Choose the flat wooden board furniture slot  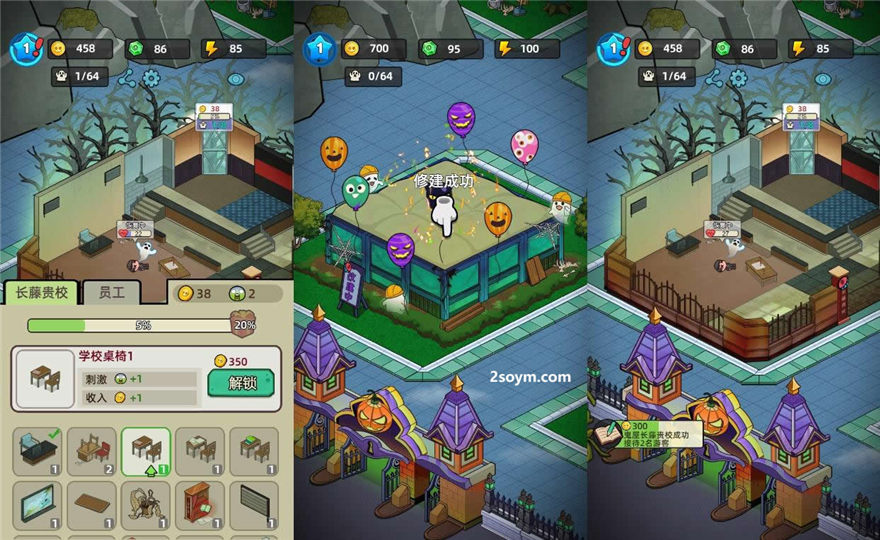(92, 505)
